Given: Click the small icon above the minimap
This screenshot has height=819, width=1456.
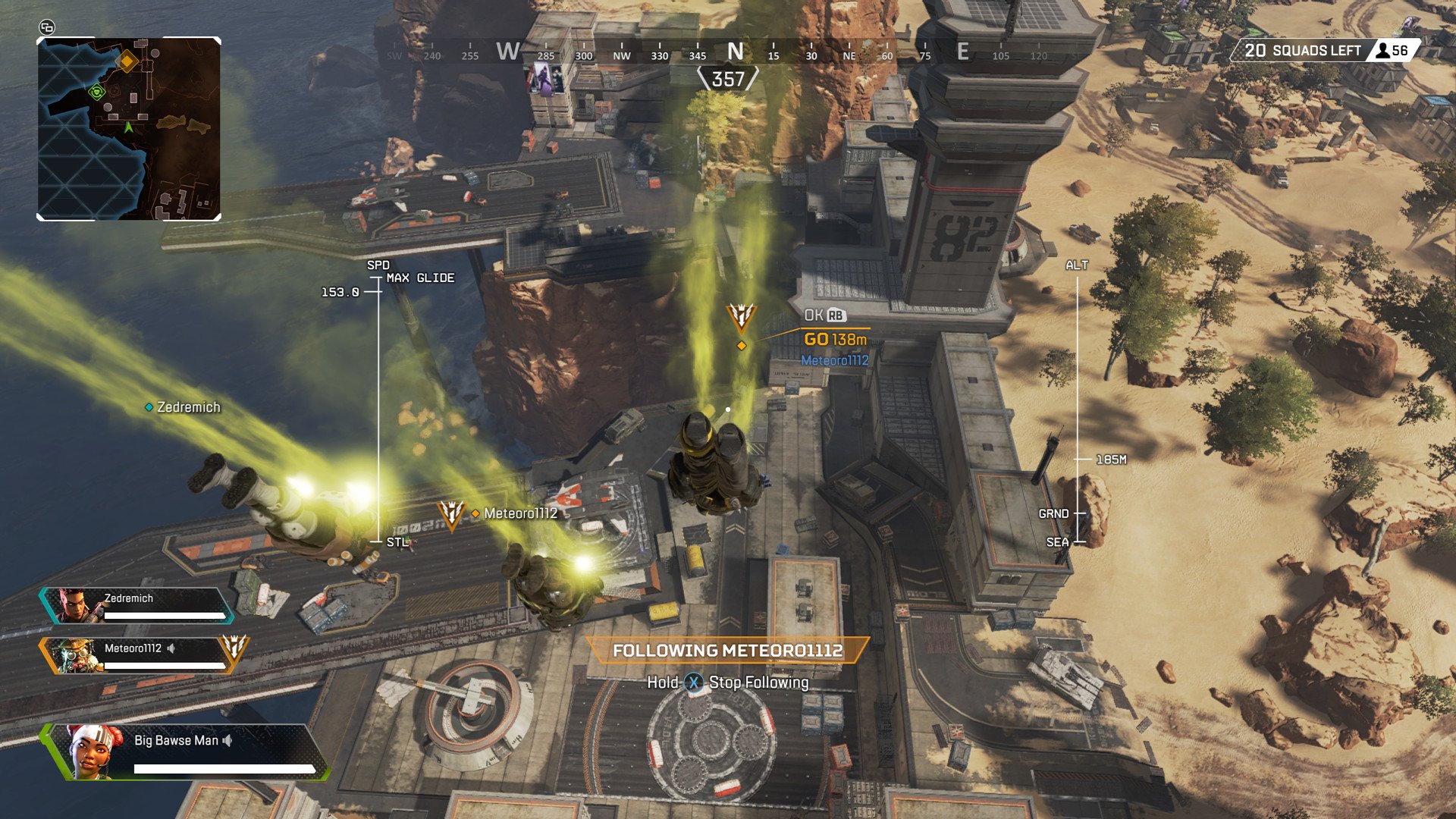Looking at the screenshot, I should click(47, 27).
